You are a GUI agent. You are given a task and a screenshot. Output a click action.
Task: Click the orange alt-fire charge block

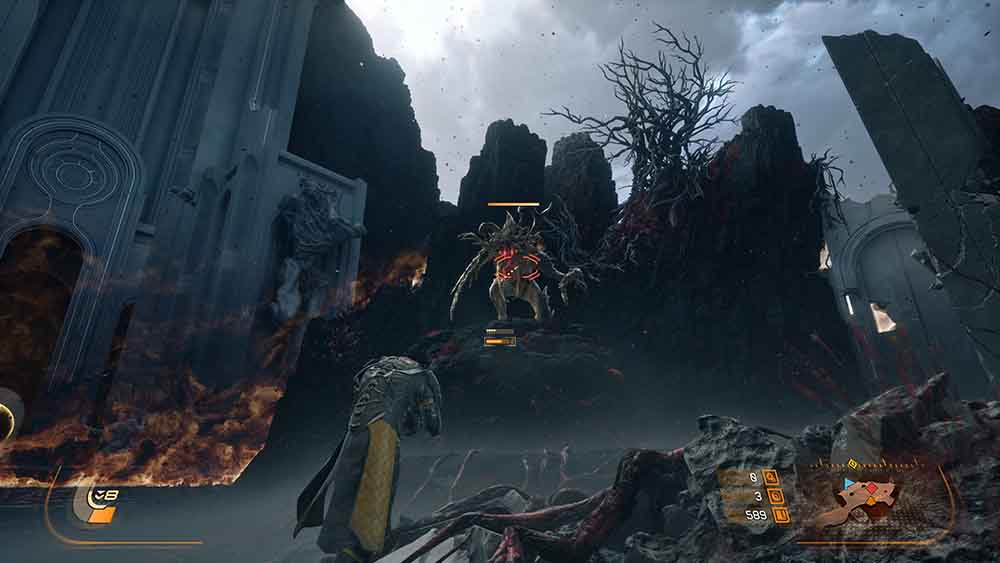tap(102, 515)
